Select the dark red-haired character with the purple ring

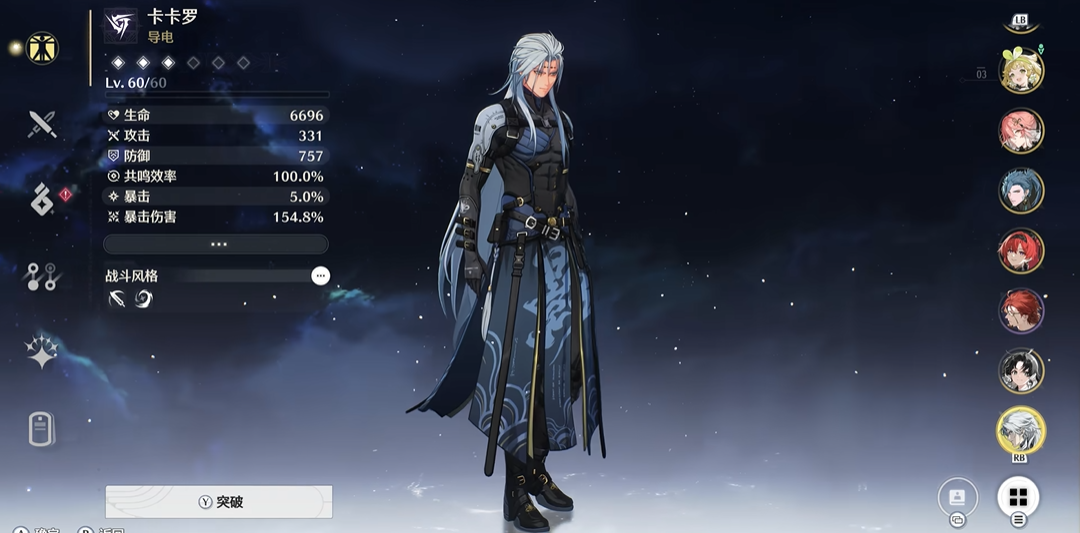[x=1021, y=311]
